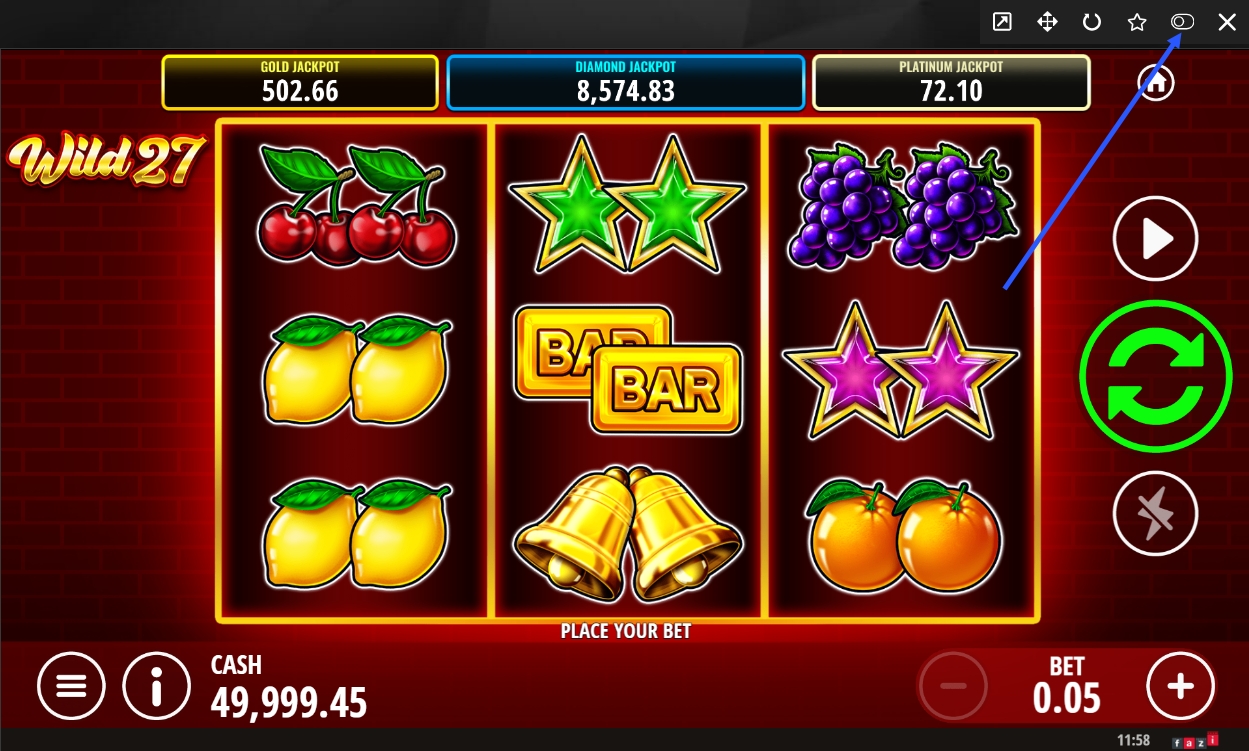The width and height of the screenshot is (1249, 751).
Task: Go to the home lobby
Action: point(1156,83)
